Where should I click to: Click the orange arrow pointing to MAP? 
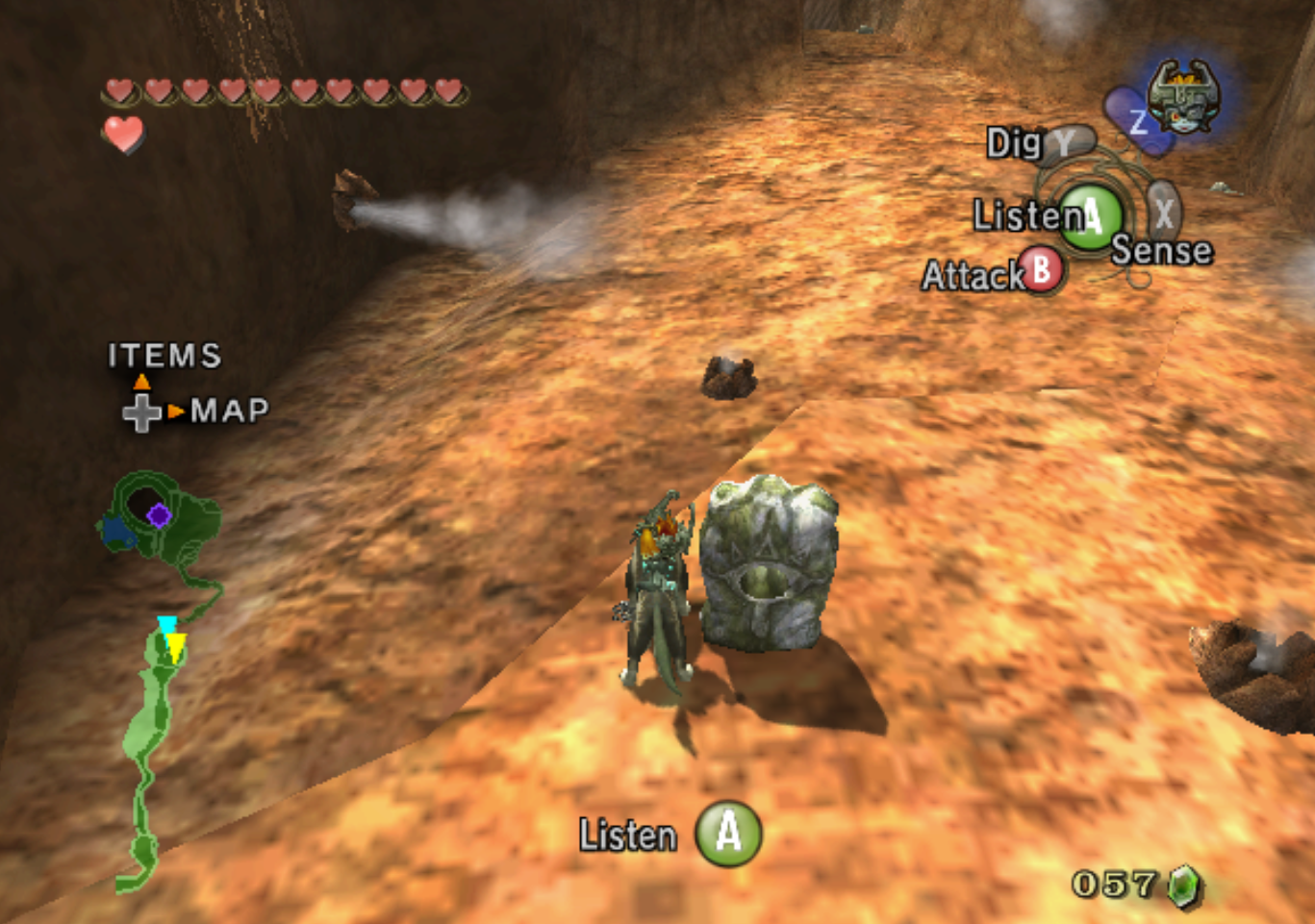pos(174,412)
